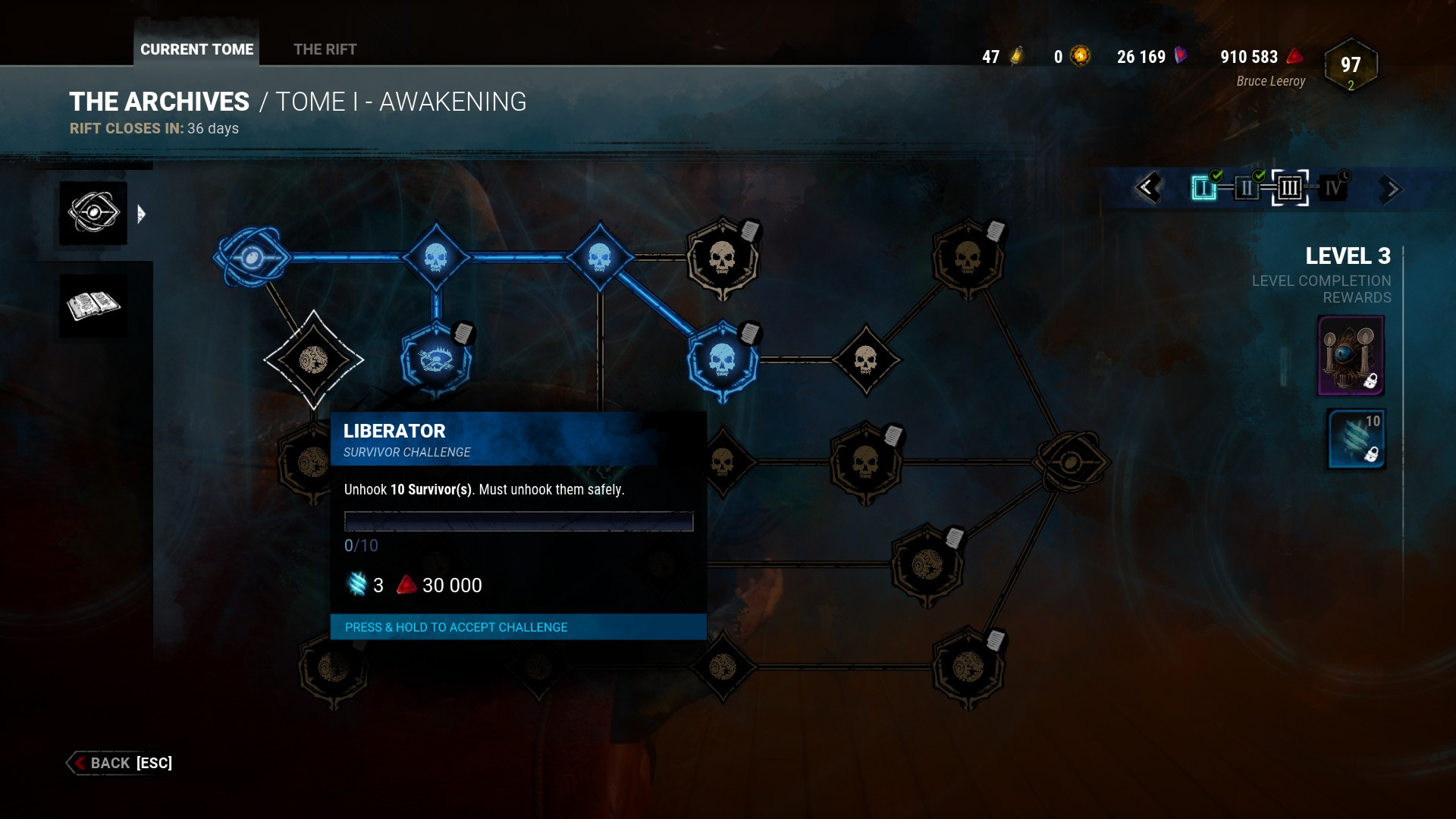Switch to The Rift tab
This screenshot has height=819, width=1456.
click(x=325, y=49)
